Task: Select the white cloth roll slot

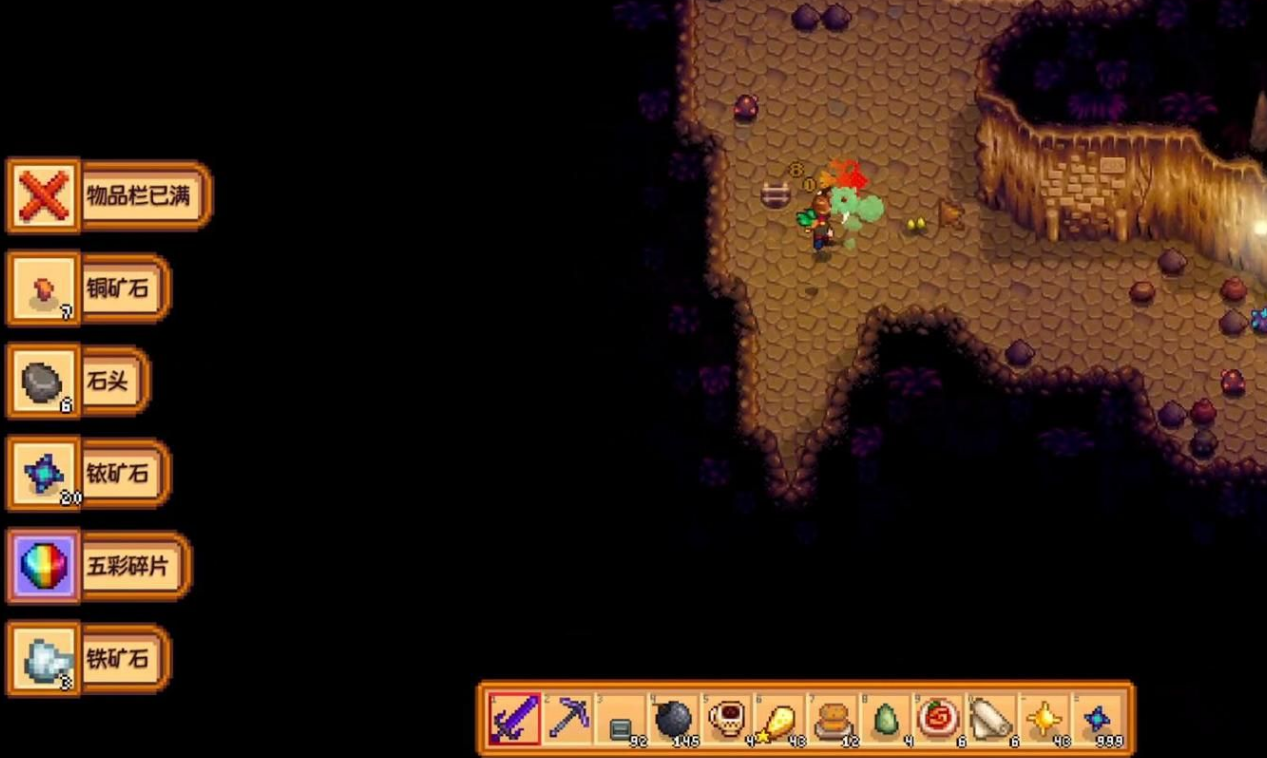Action: [x=992, y=718]
